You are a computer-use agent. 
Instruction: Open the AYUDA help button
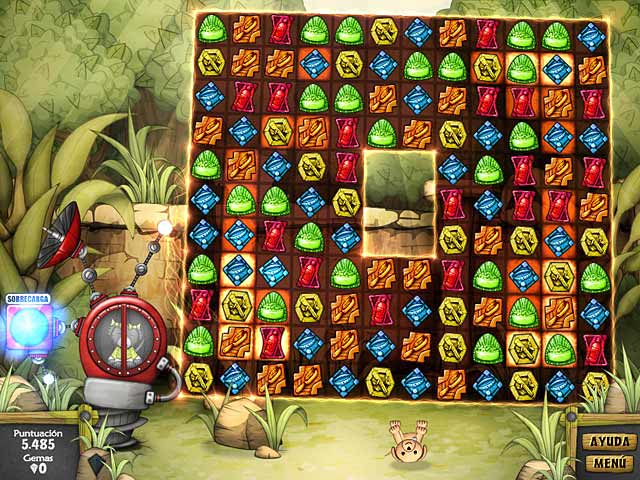click(608, 441)
